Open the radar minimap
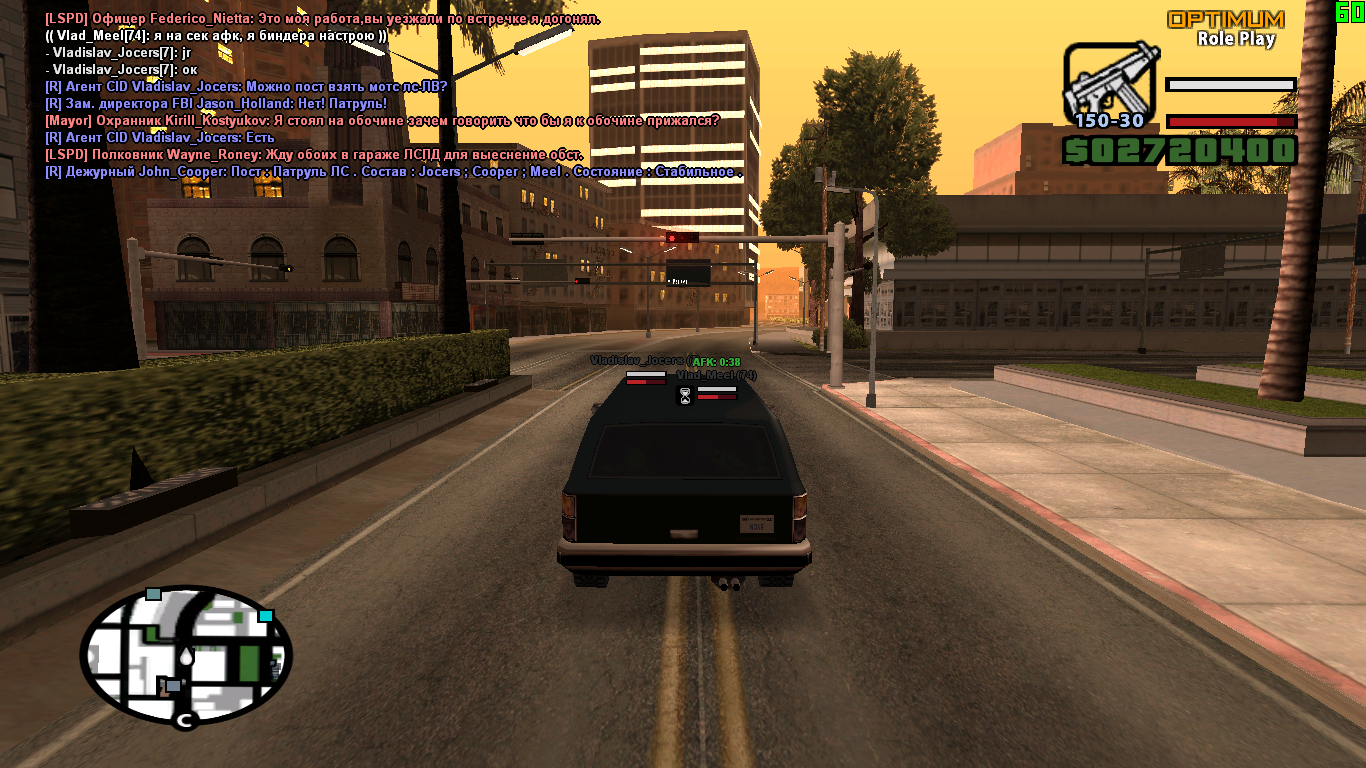 186,655
